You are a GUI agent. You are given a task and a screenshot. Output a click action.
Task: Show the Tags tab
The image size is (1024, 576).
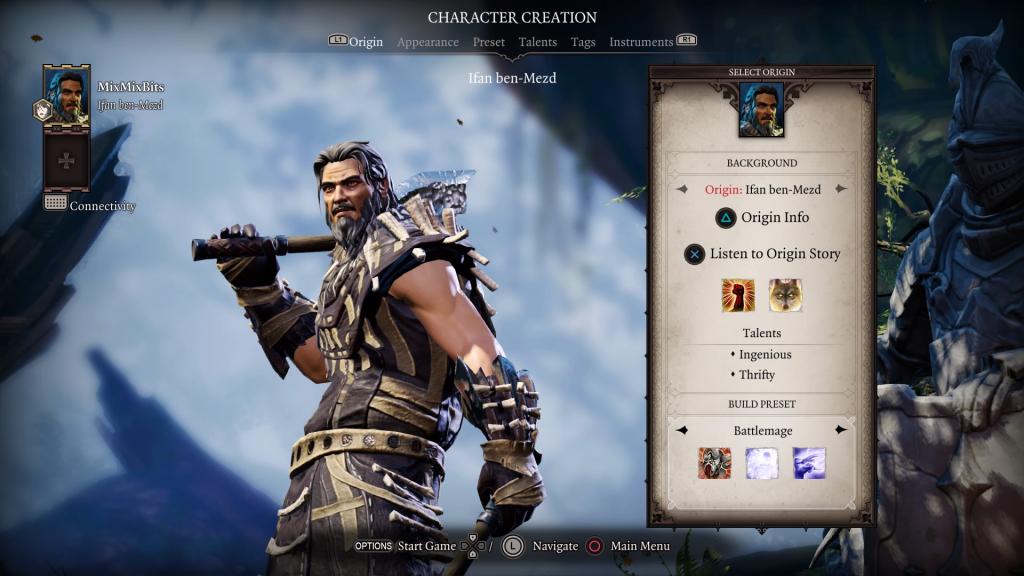point(583,42)
